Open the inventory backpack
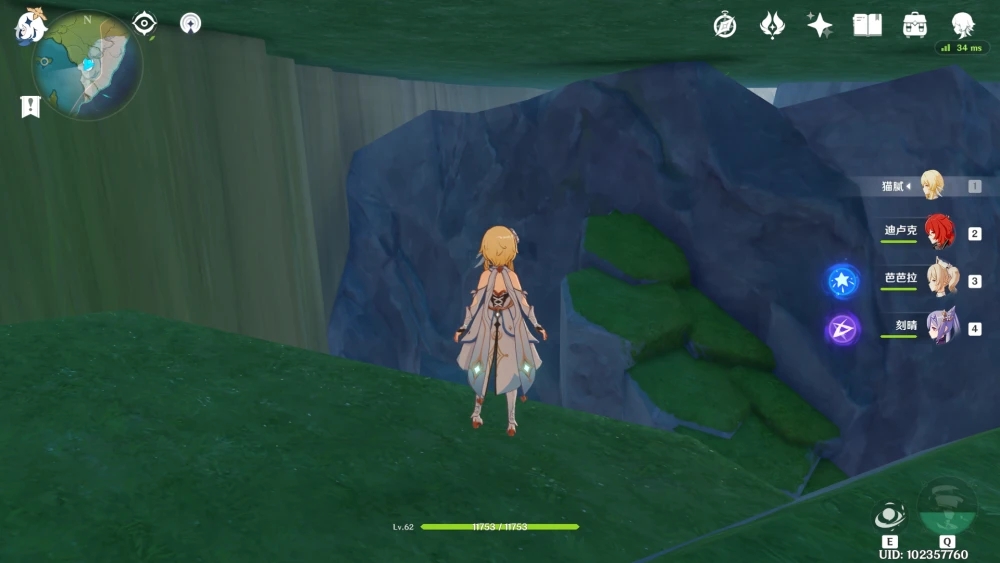Screen dimensions: 1000x563 914,25
